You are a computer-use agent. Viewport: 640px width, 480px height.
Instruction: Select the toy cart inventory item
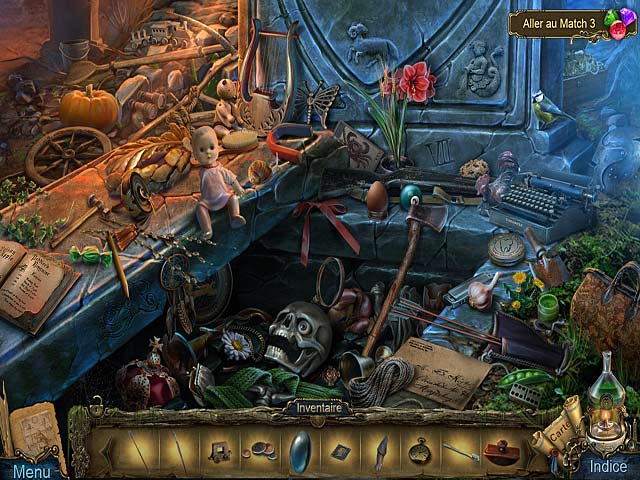(221, 451)
